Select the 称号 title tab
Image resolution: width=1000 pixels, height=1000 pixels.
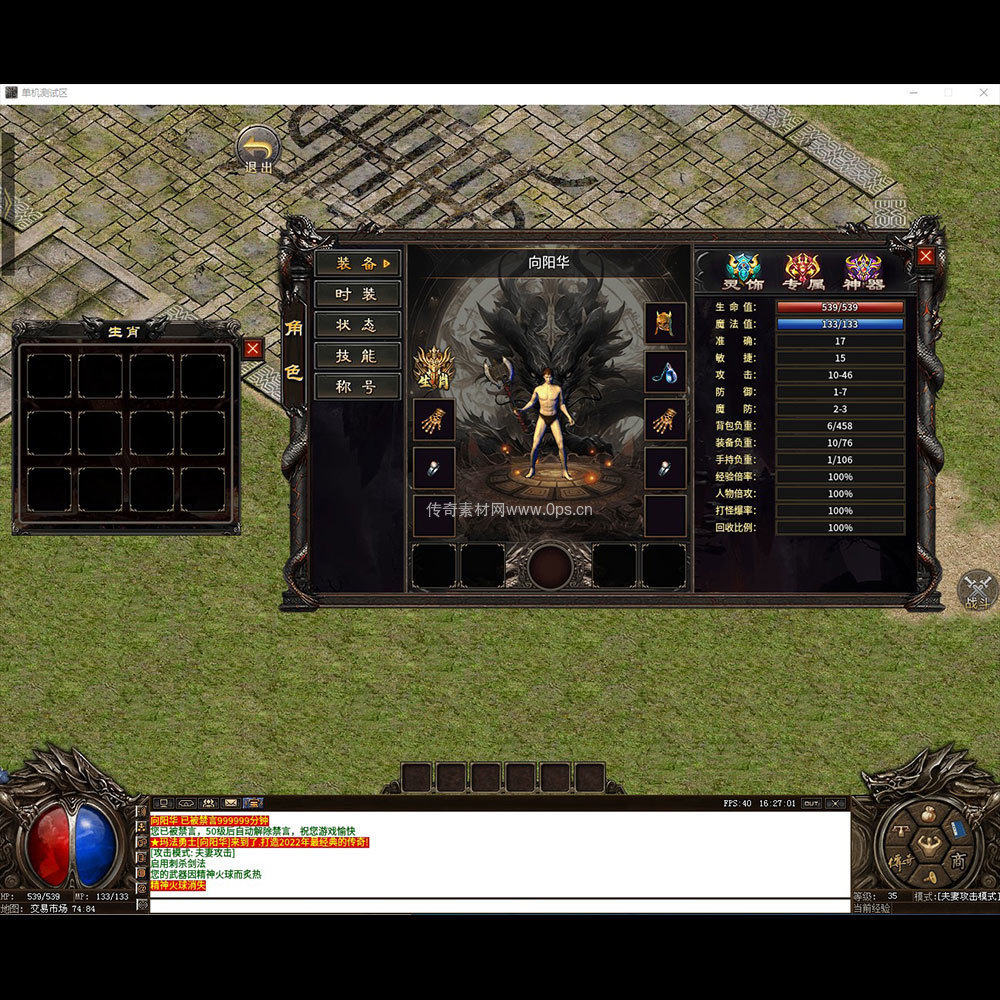pos(357,387)
